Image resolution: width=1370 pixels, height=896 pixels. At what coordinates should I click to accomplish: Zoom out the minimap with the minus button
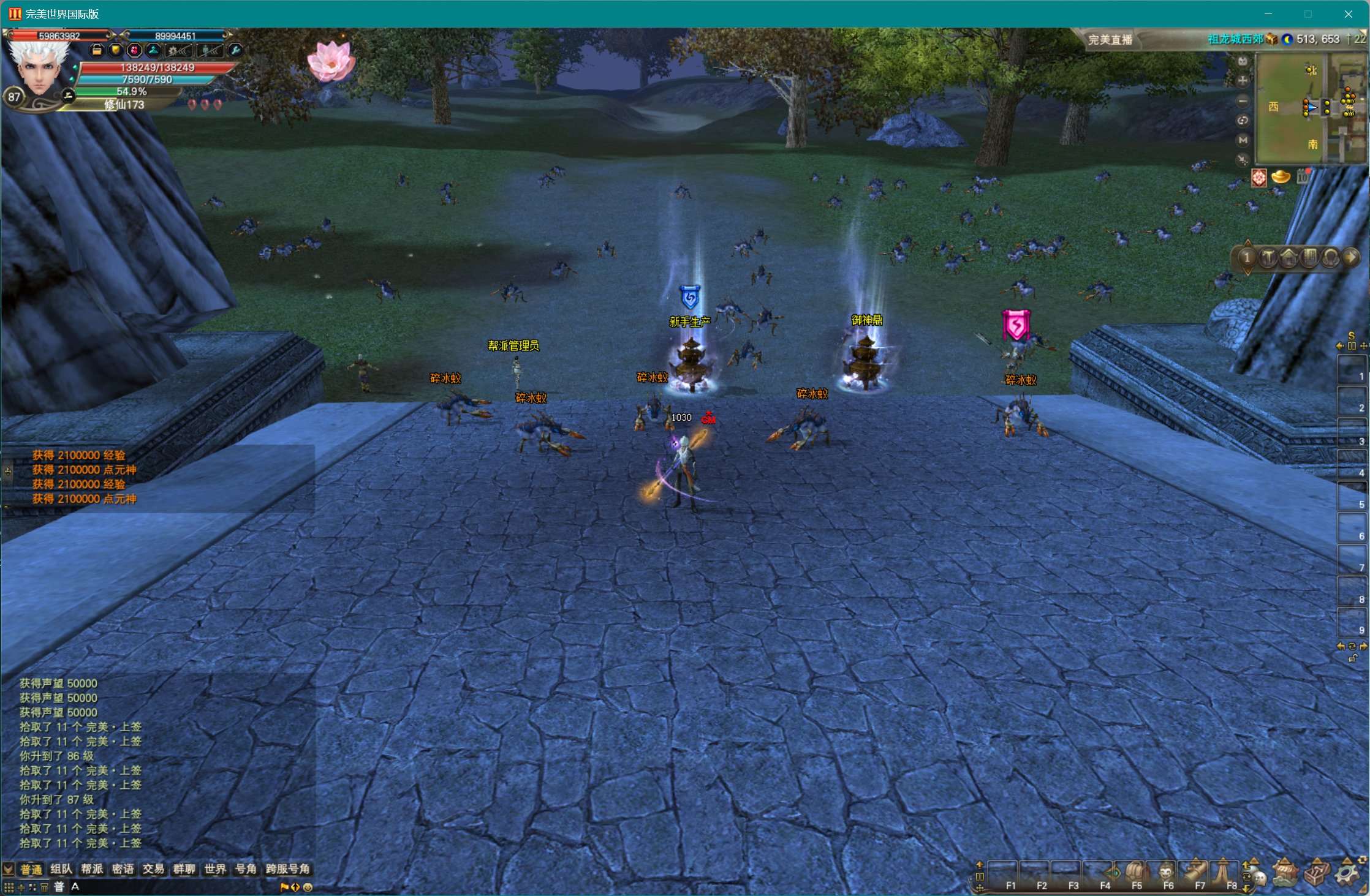pos(1243,101)
